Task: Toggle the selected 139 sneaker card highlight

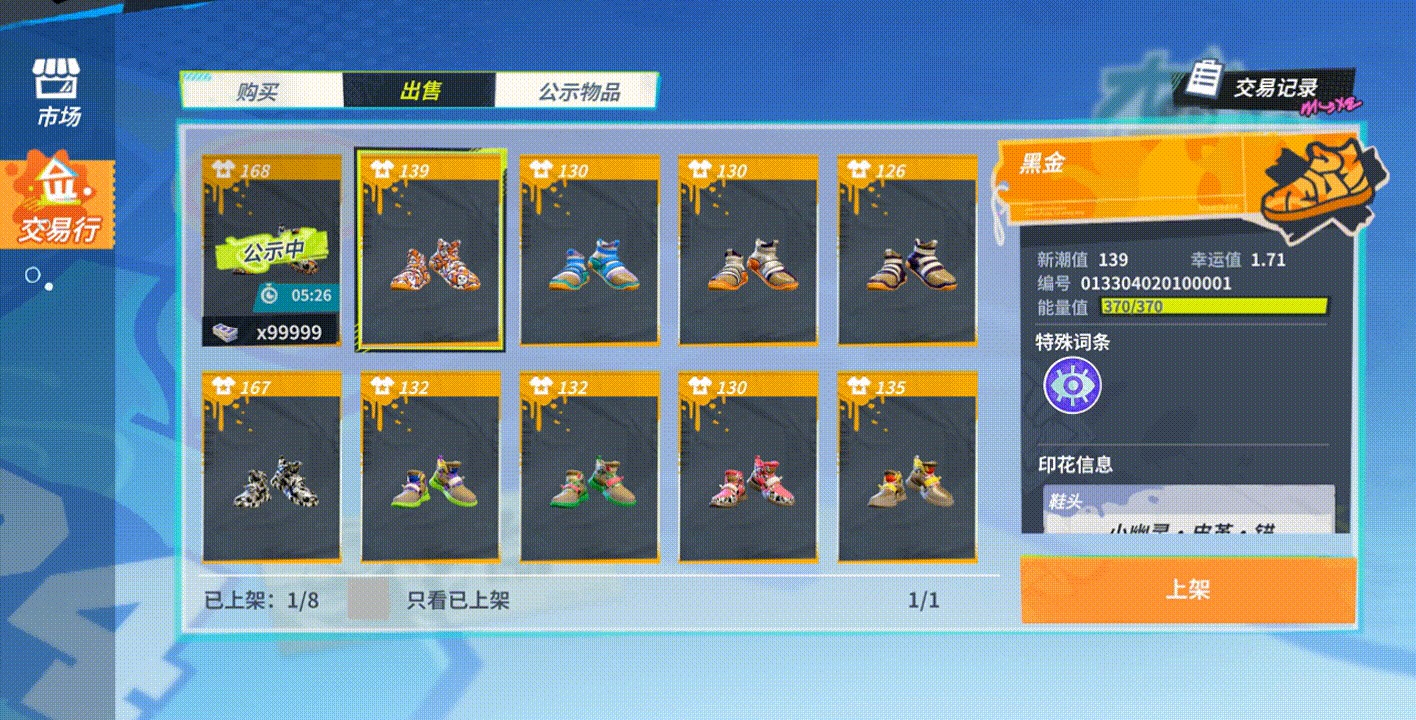Action: pyautogui.click(x=429, y=250)
